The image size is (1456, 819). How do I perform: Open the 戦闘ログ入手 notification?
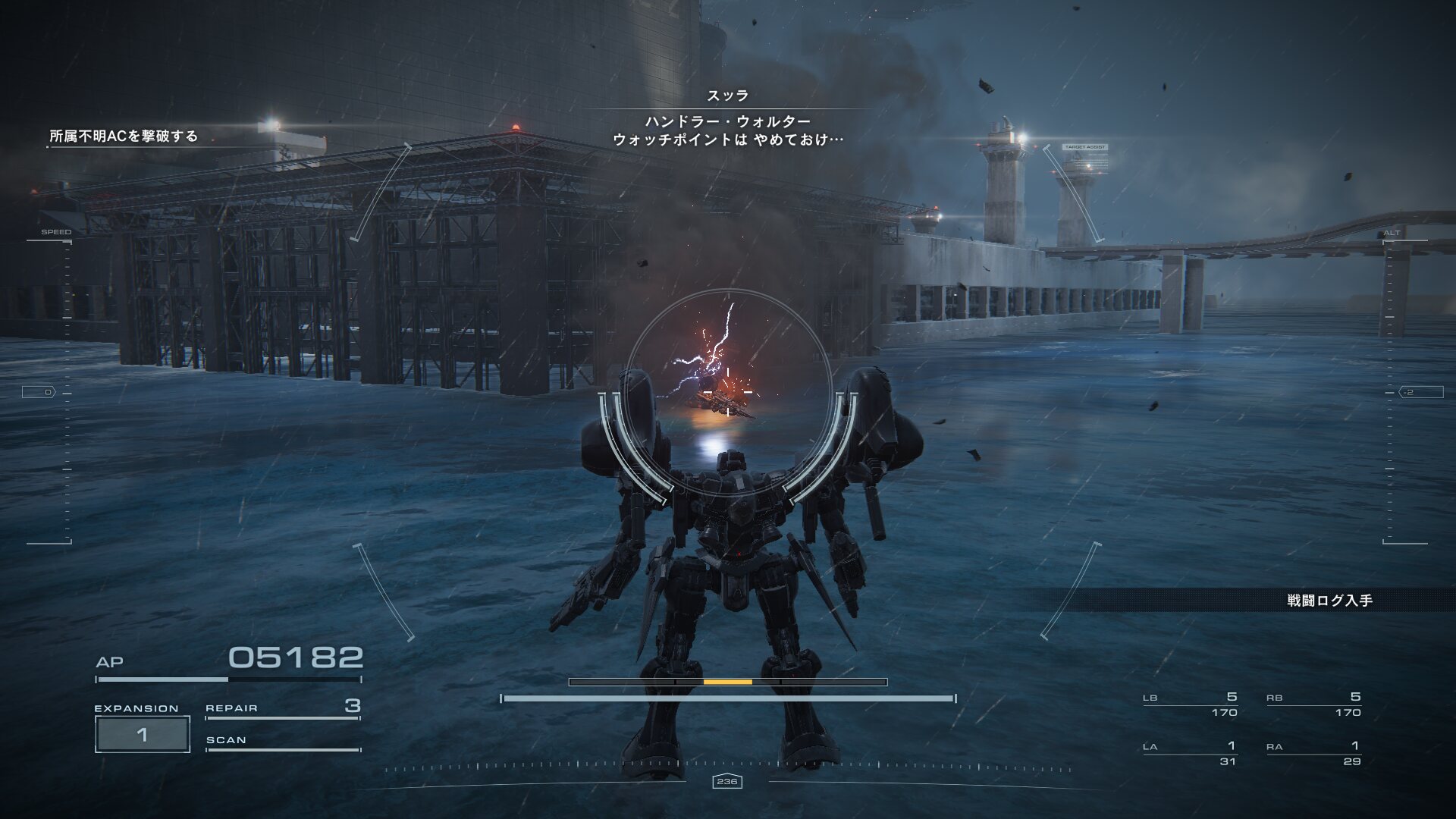pyautogui.click(x=1329, y=601)
